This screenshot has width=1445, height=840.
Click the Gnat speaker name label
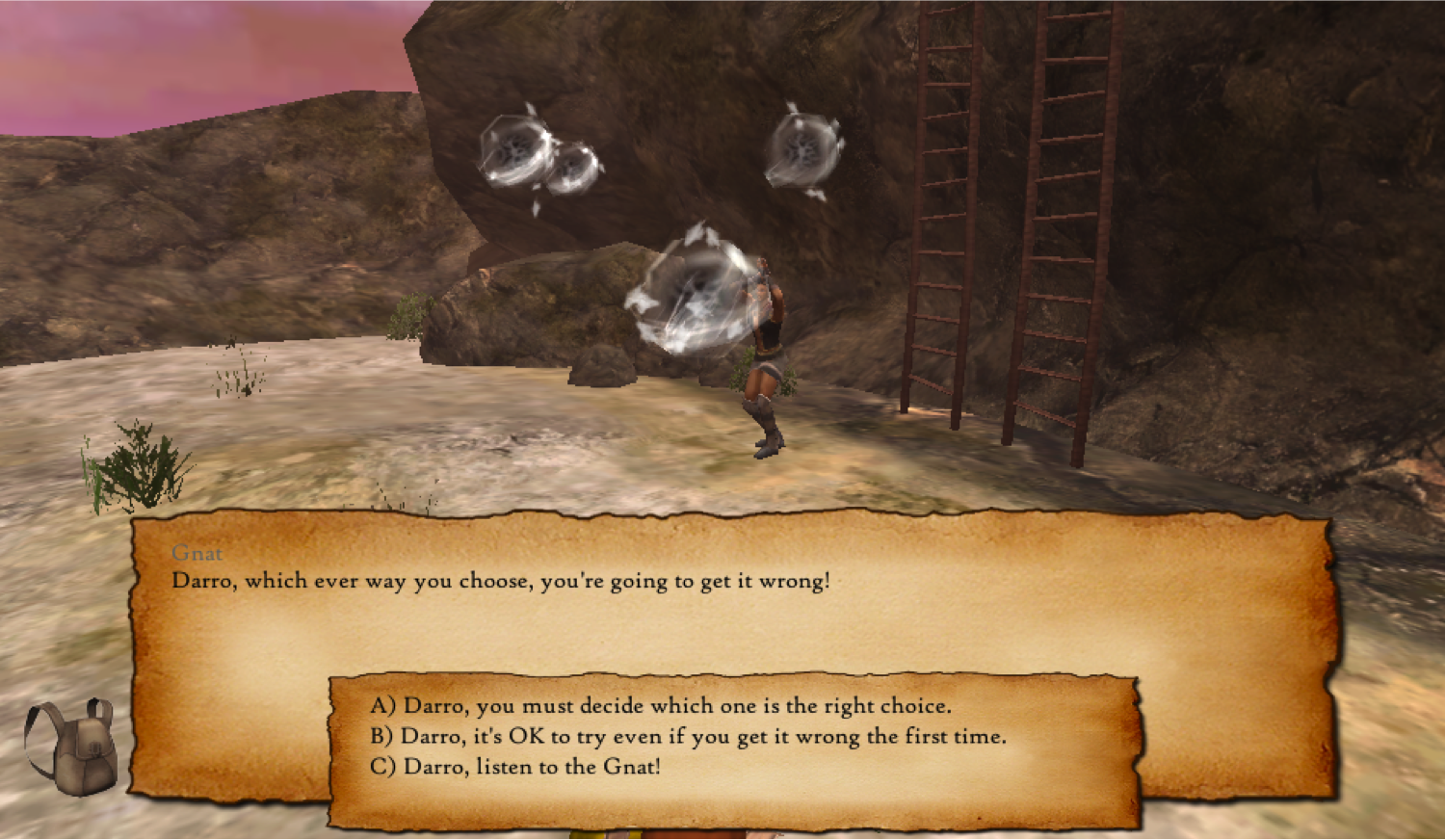pos(197,554)
